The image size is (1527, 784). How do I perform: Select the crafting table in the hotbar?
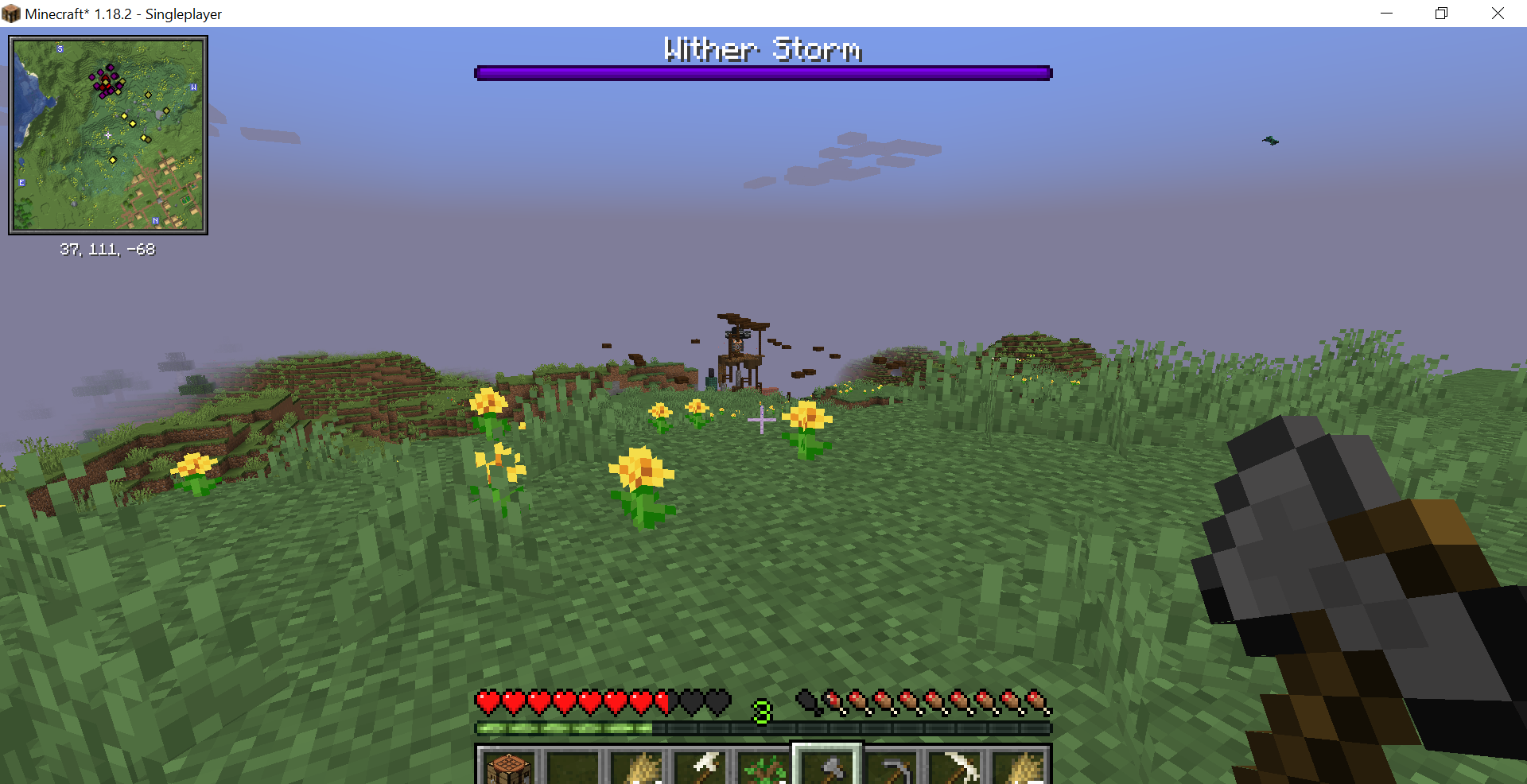[x=509, y=767]
